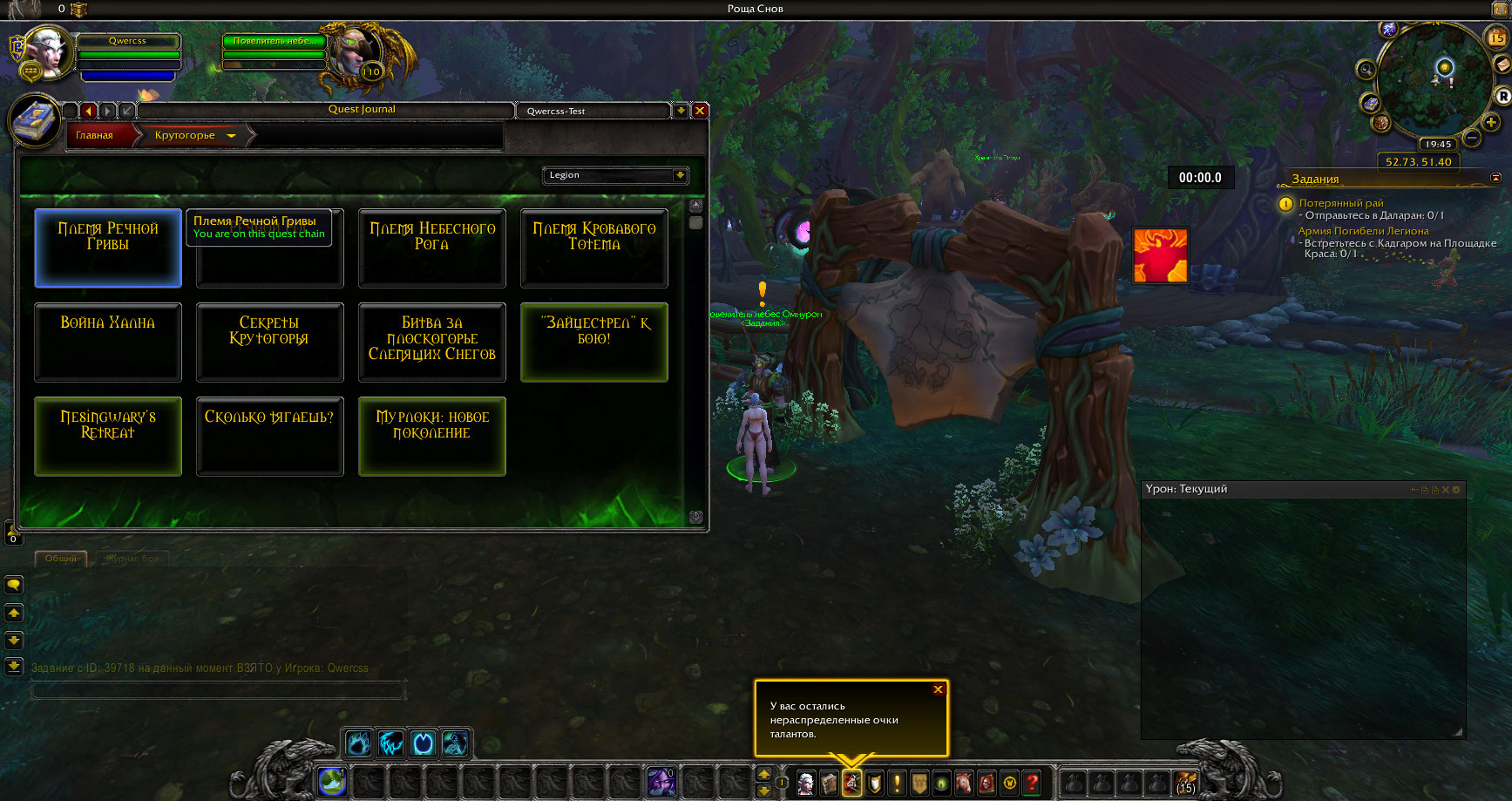This screenshot has height=801, width=1512.
Task: Open the Война Хална quest chain
Action: (108, 342)
